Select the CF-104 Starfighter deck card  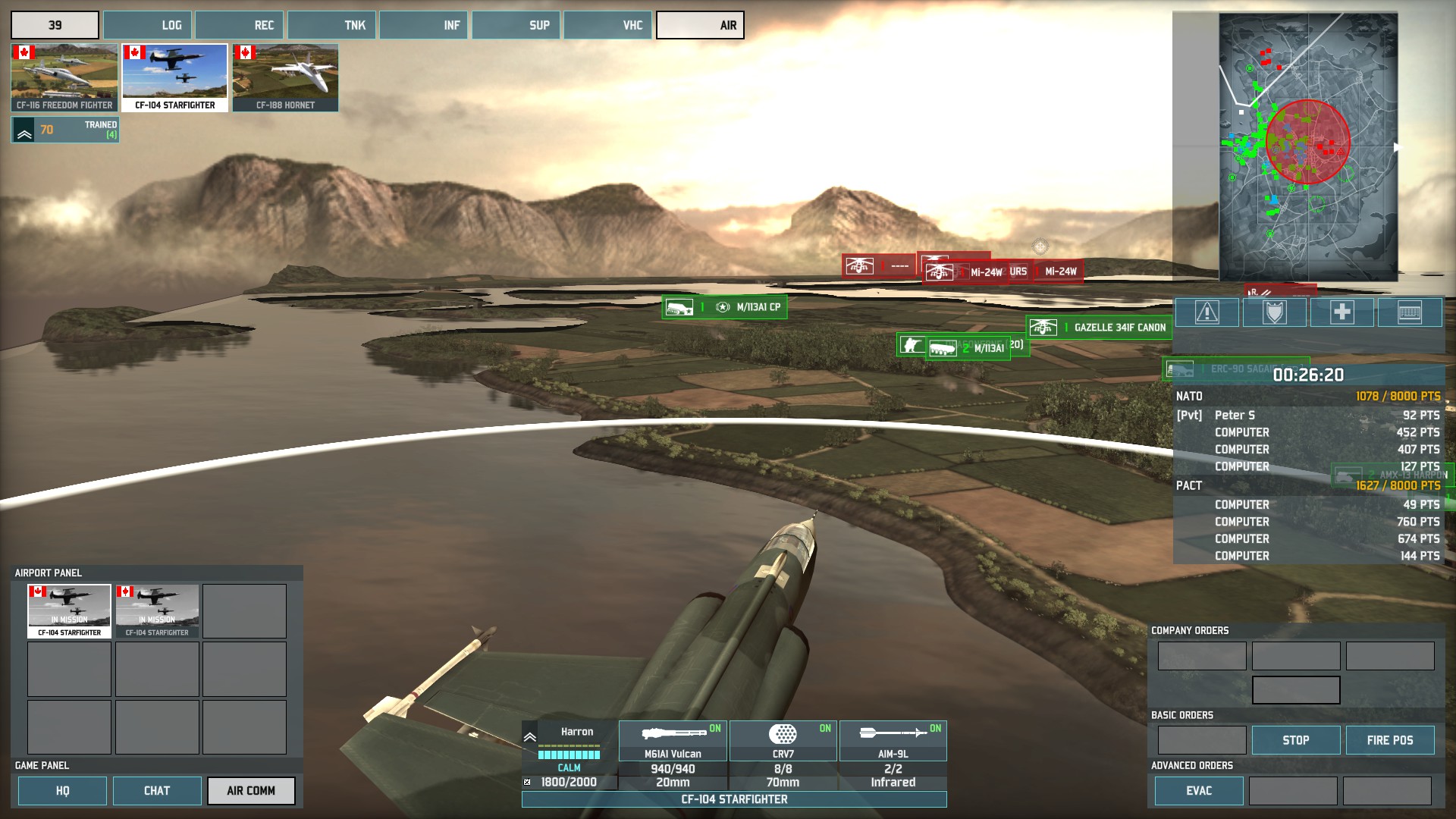[x=174, y=77]
